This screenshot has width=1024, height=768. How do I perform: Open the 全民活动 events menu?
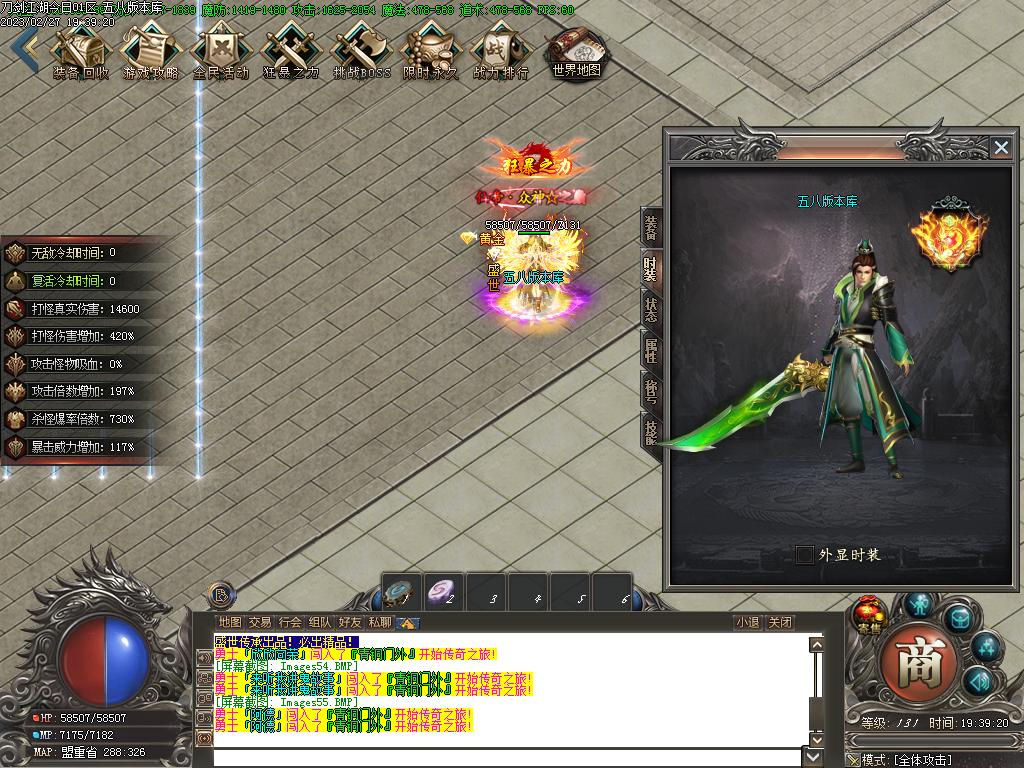click(x=220, y=50)
